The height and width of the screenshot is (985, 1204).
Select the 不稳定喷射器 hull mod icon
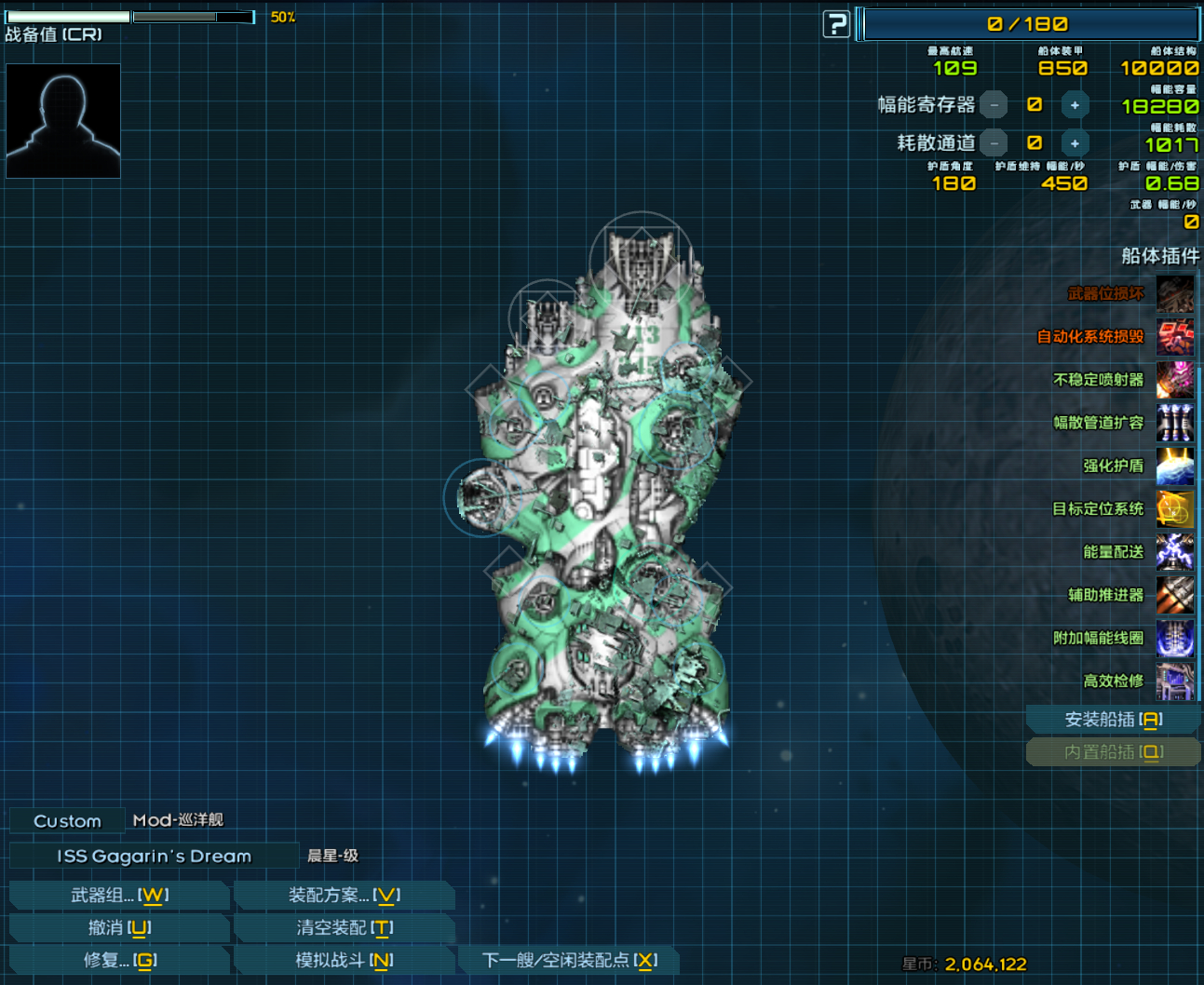[1175, 380]
